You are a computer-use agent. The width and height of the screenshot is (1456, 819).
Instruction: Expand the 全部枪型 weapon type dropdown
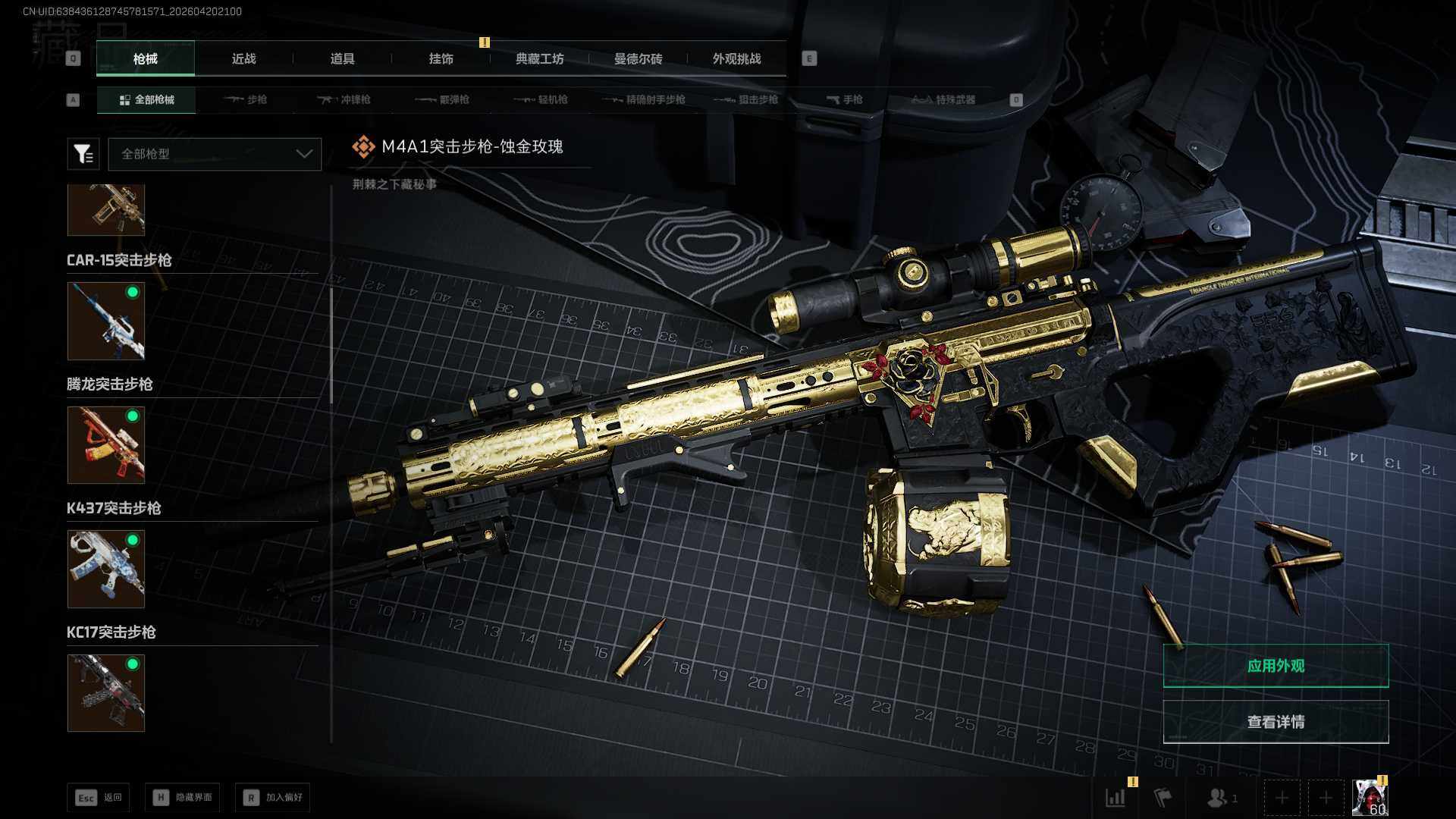coord(215,154)
